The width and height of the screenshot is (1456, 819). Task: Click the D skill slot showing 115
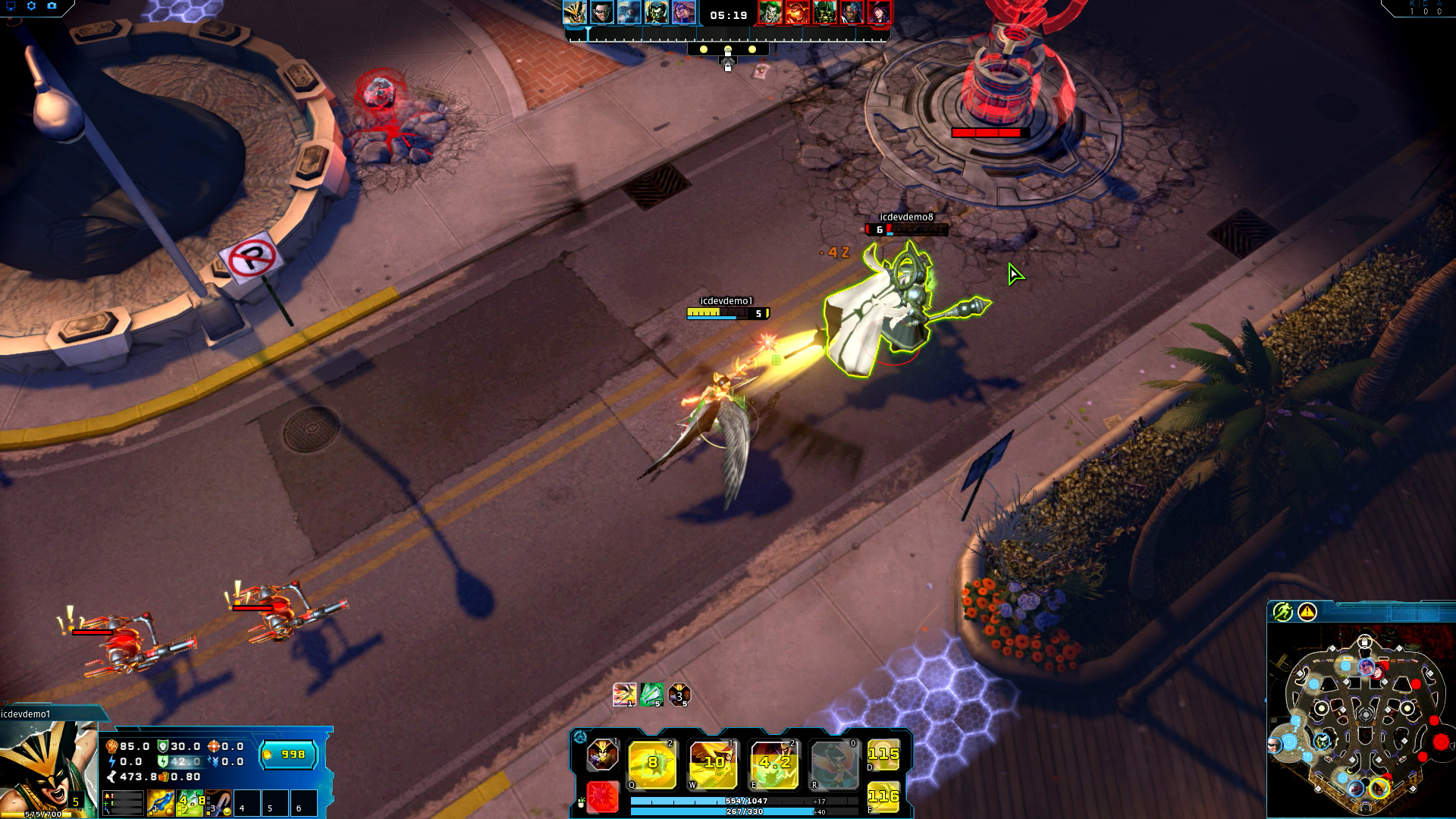click(x=883, y=755)
